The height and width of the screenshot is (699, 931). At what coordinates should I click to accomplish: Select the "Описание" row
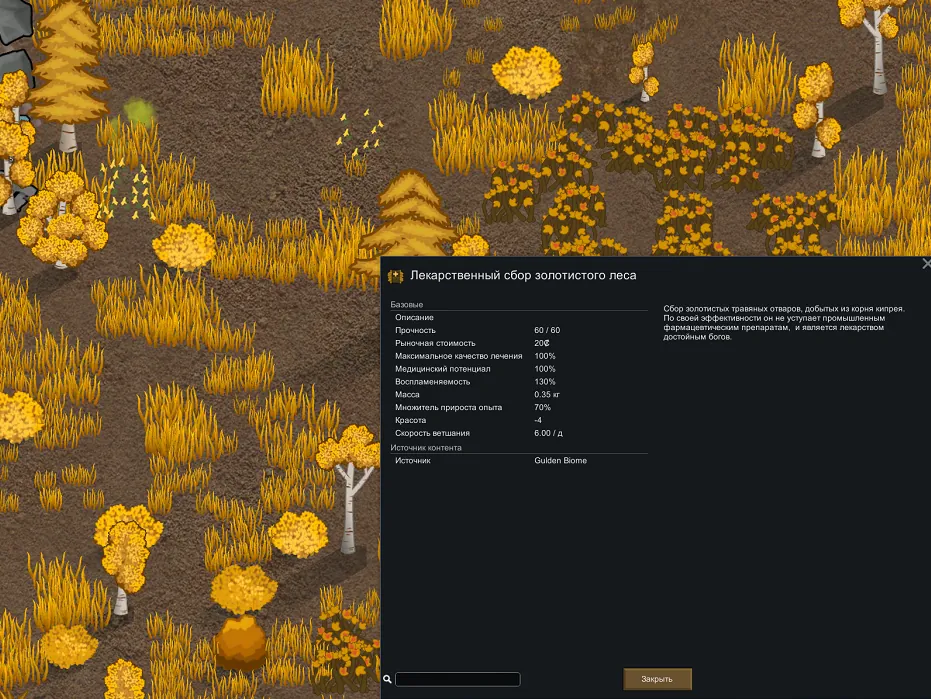pos(519,317)
